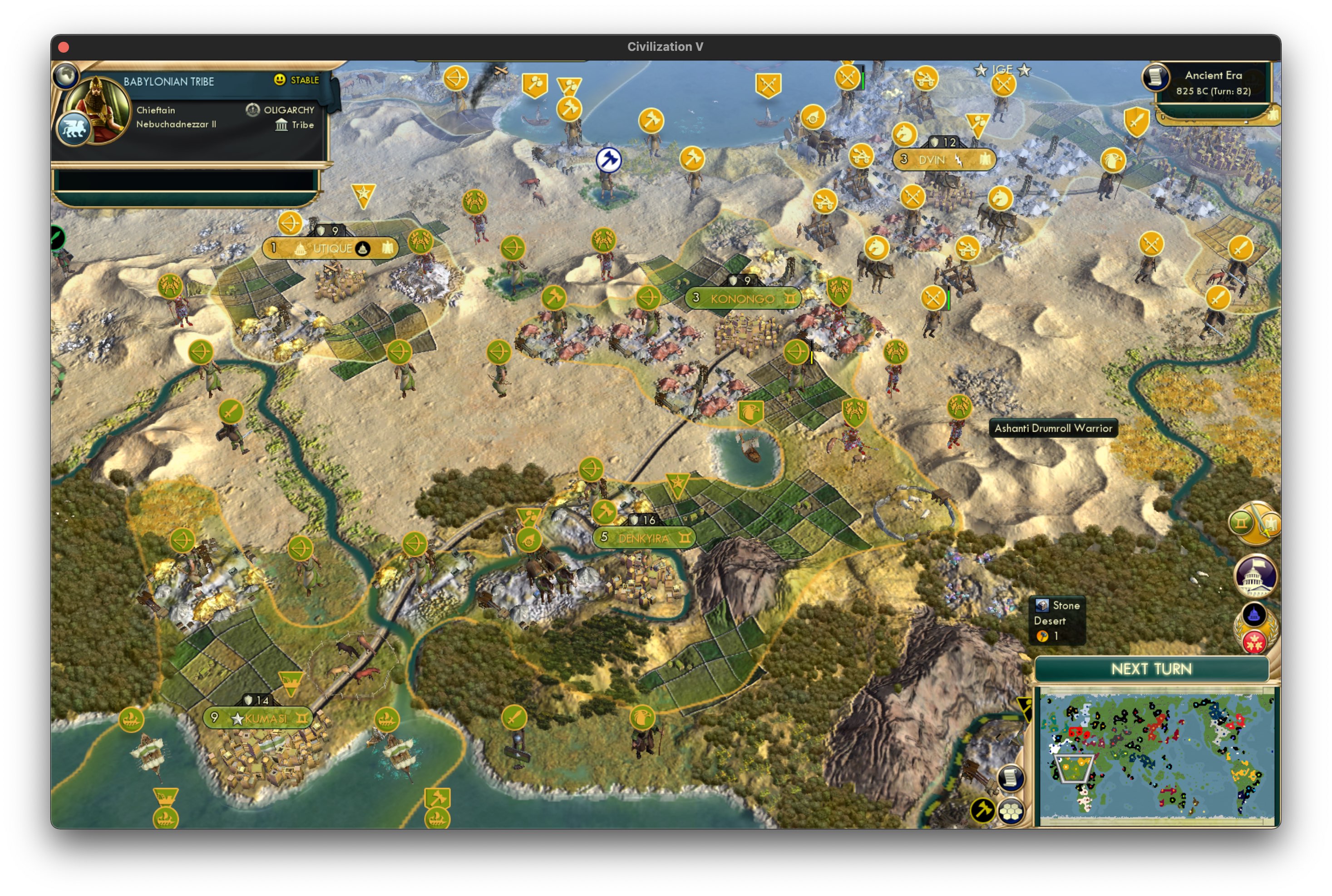Open the Diplomacy screen via capitol flag icon
1332x896 pixels.
1256,576
